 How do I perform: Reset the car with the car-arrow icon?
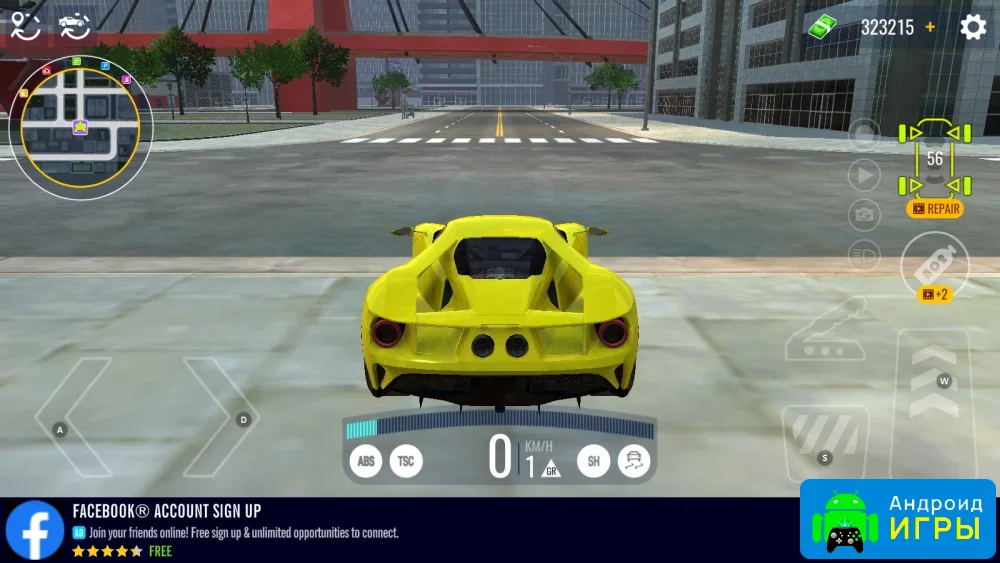coord(73,26)
